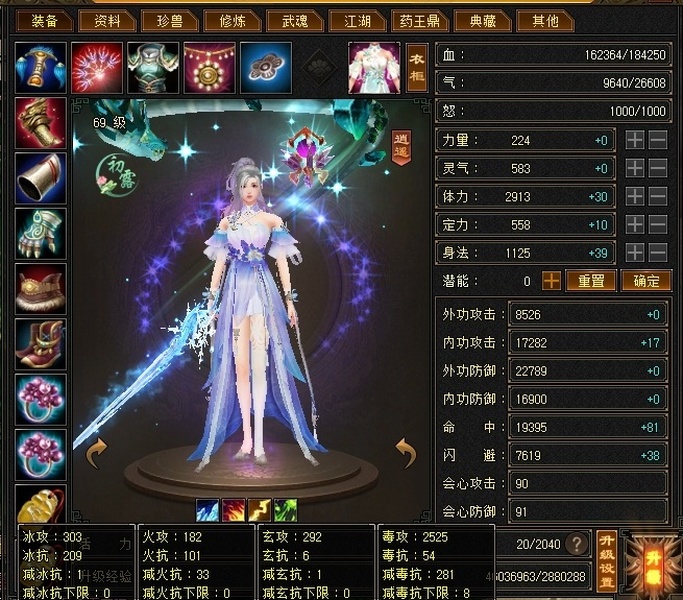Screen dimensions: 683x600
Task: Select the 珍兽 tab
Action: [x=170, y=20]
